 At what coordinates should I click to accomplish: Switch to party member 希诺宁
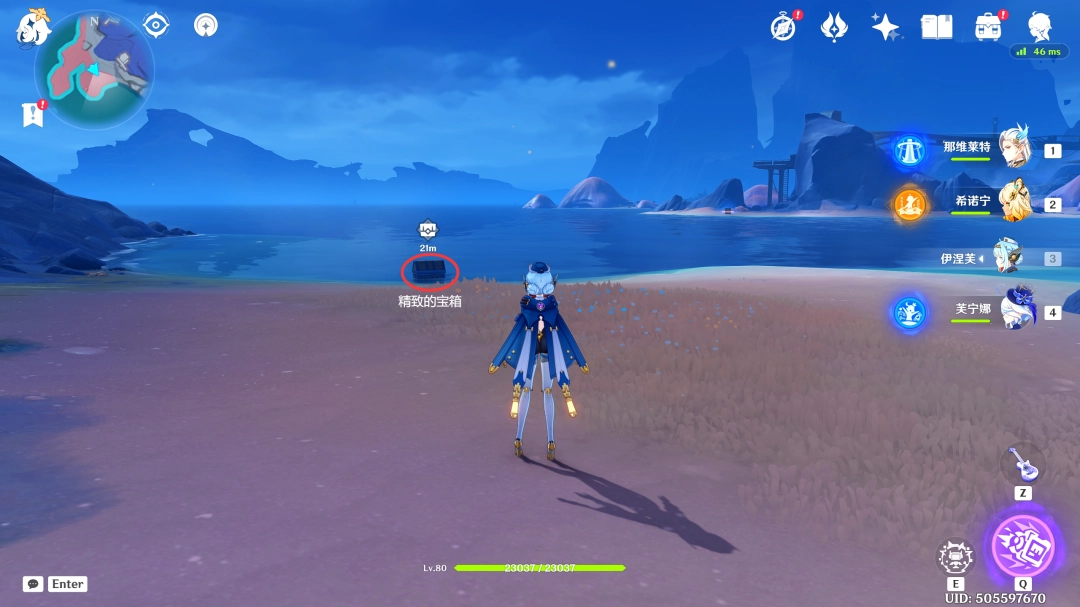coord(1013,202)
